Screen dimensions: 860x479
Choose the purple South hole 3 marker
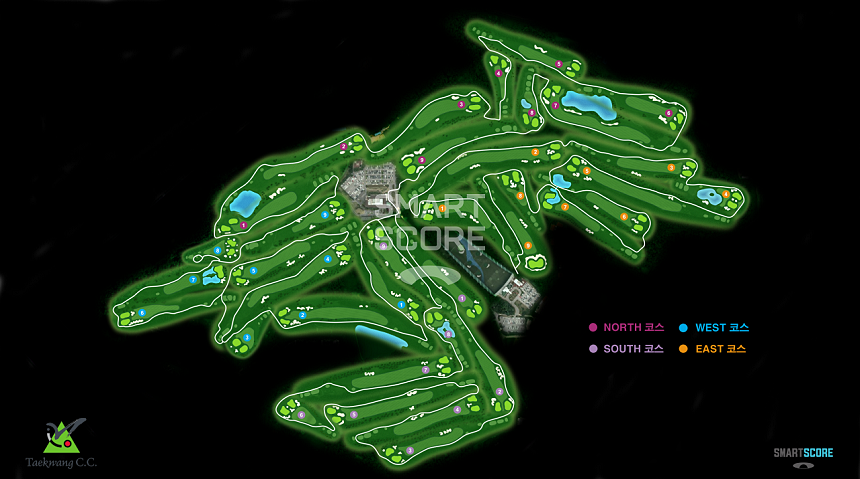point(410,450)
